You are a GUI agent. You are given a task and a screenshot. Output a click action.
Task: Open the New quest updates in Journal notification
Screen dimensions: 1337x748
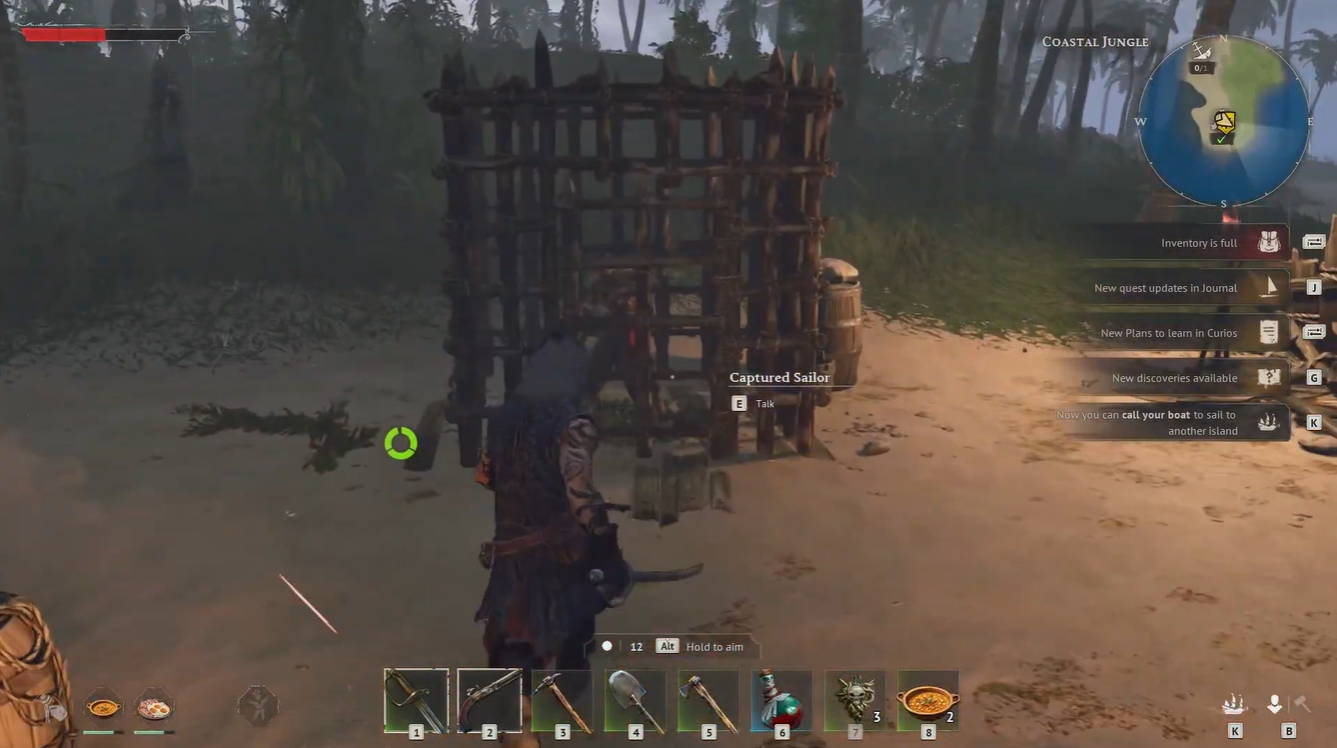1163,287
